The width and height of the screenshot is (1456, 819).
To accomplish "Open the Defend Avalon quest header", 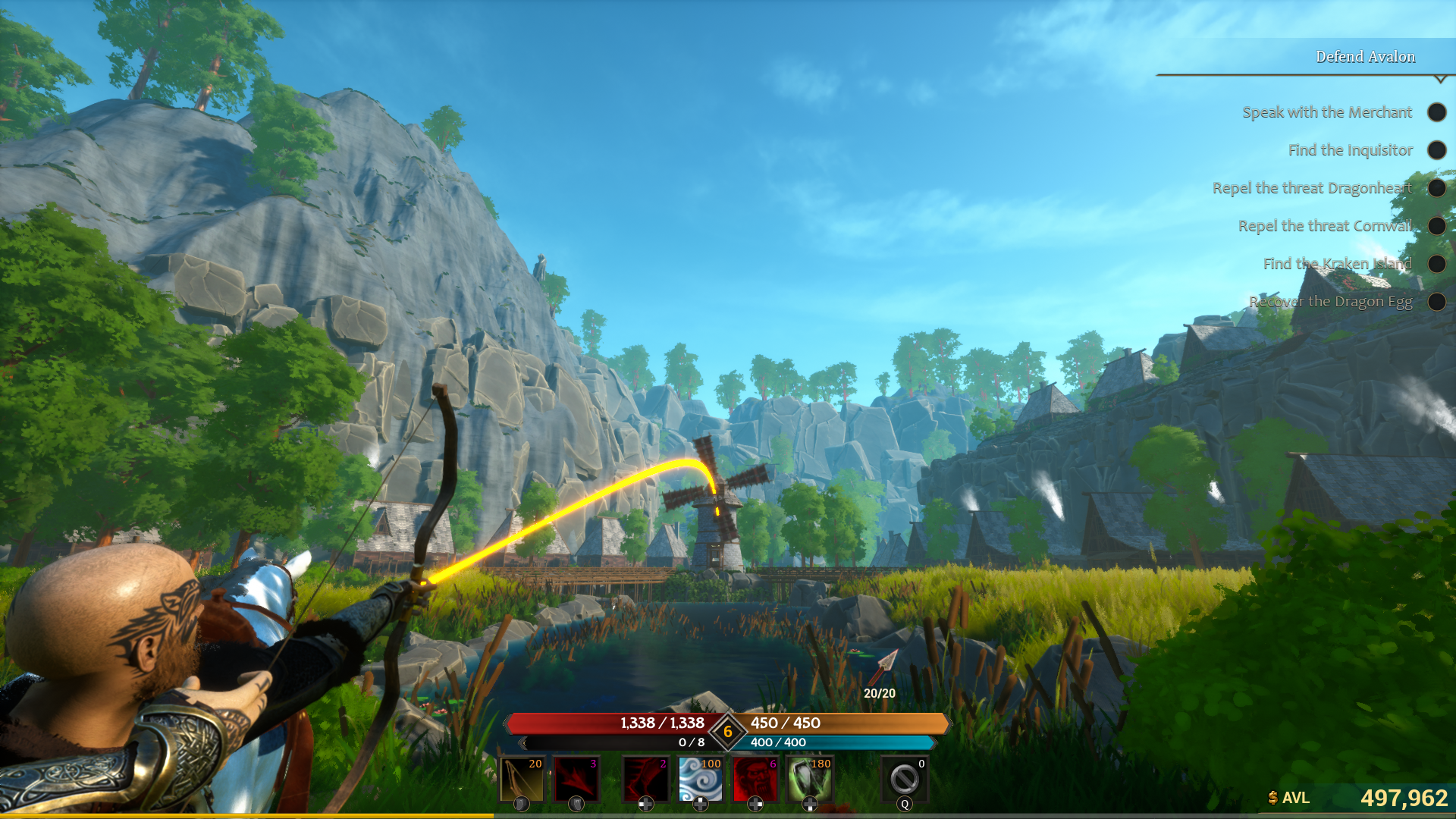I will click(x=1365, y=56).
